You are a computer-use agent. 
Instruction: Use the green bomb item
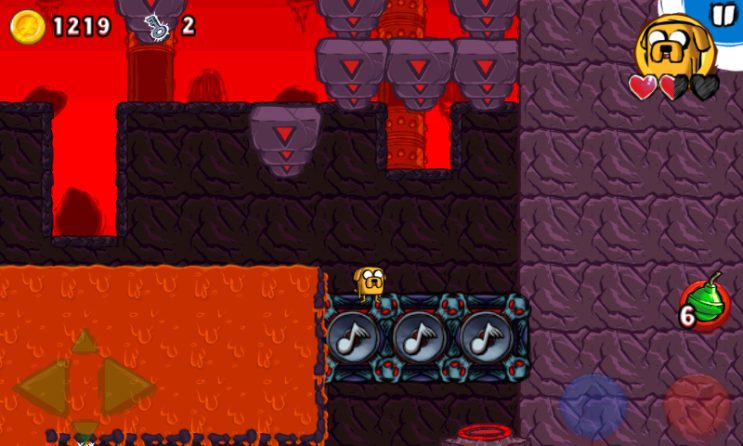pyautogui.click(x=704, y=304)
